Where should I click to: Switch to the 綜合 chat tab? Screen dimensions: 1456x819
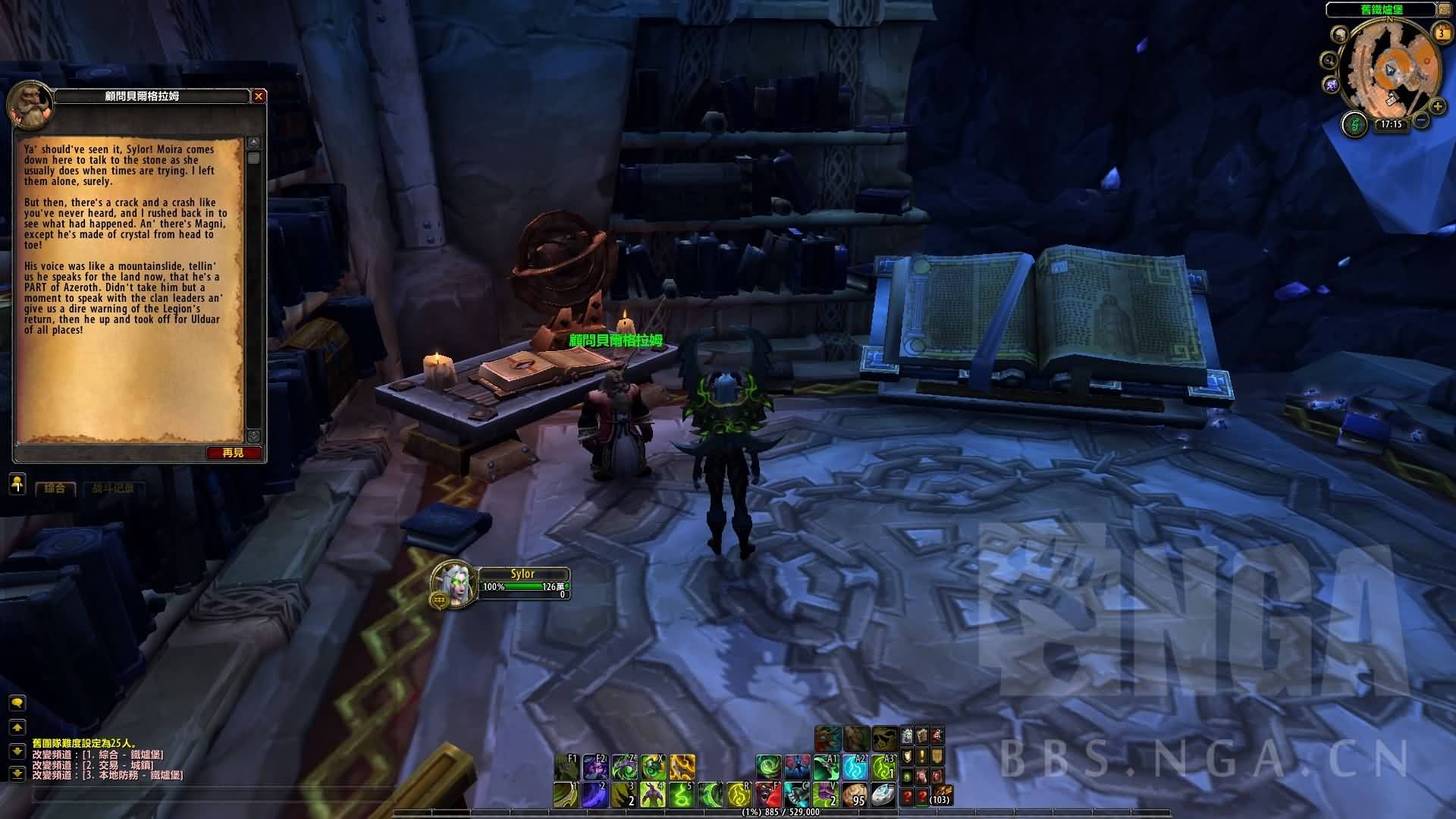pos(55,488)
